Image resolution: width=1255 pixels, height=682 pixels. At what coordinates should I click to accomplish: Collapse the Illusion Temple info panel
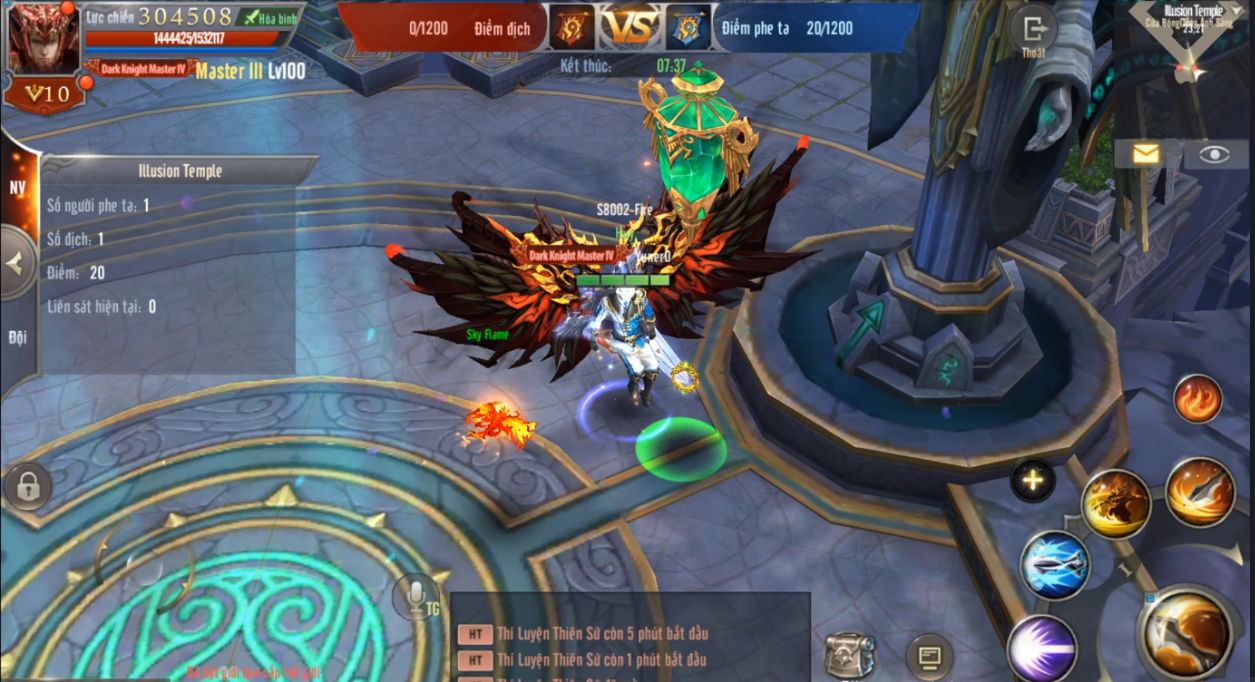[x=16, y=264]
